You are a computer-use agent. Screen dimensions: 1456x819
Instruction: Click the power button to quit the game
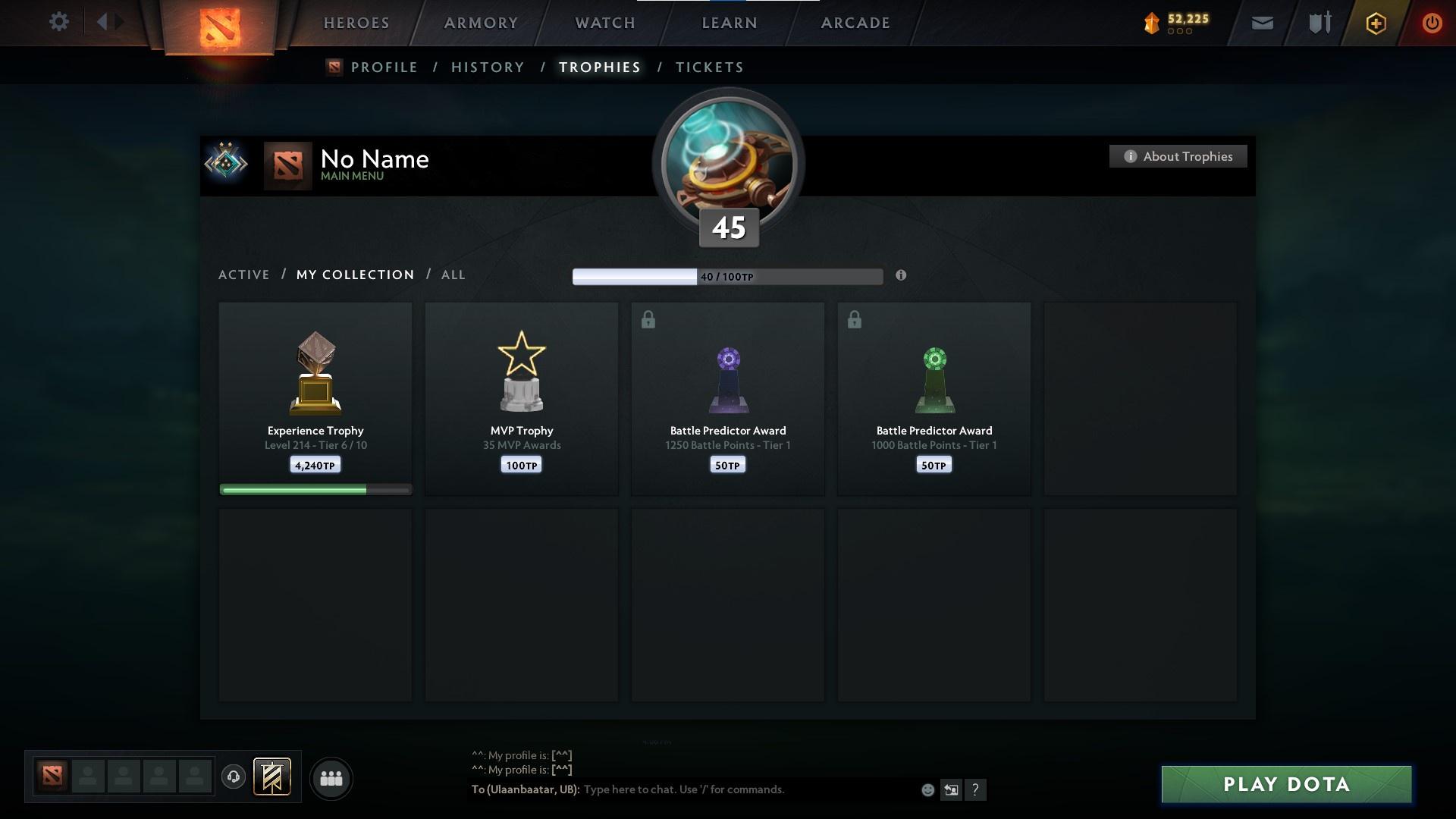(x=1432, y=23)
